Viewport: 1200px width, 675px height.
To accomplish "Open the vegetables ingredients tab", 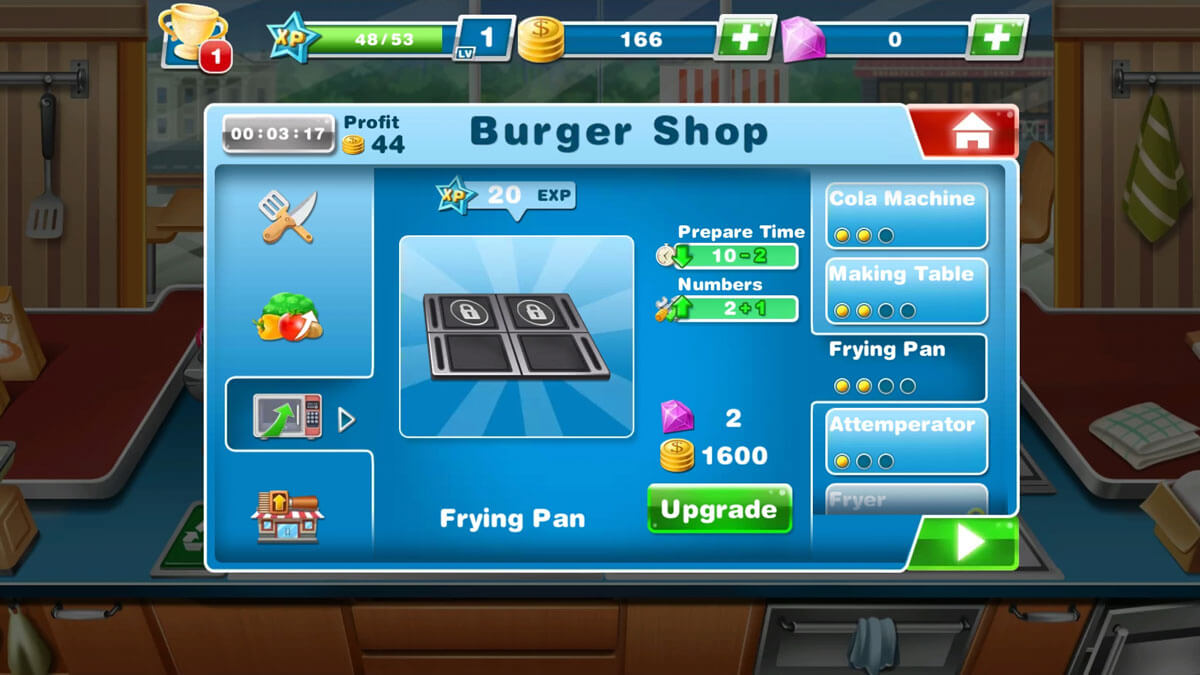I will pos(288,316).
